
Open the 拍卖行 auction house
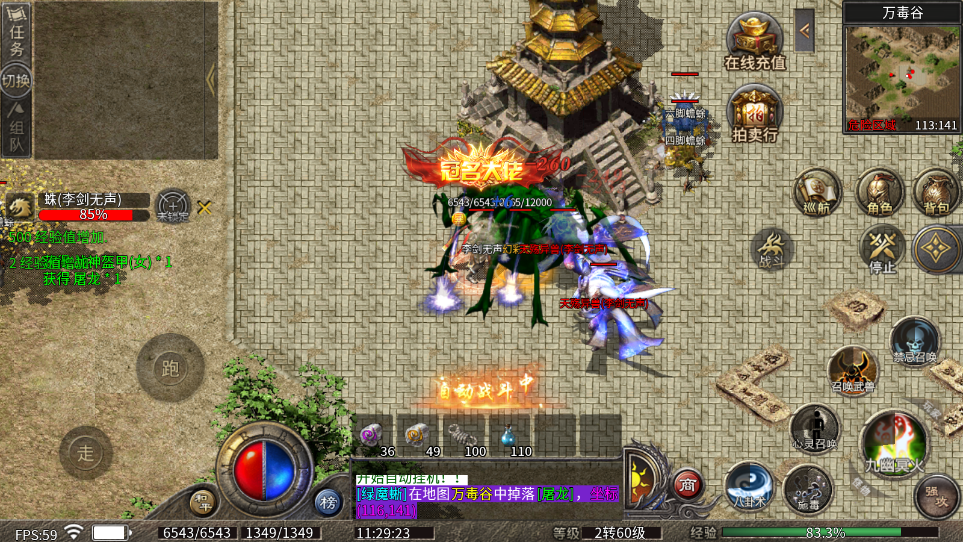click(x=755, y=112)
